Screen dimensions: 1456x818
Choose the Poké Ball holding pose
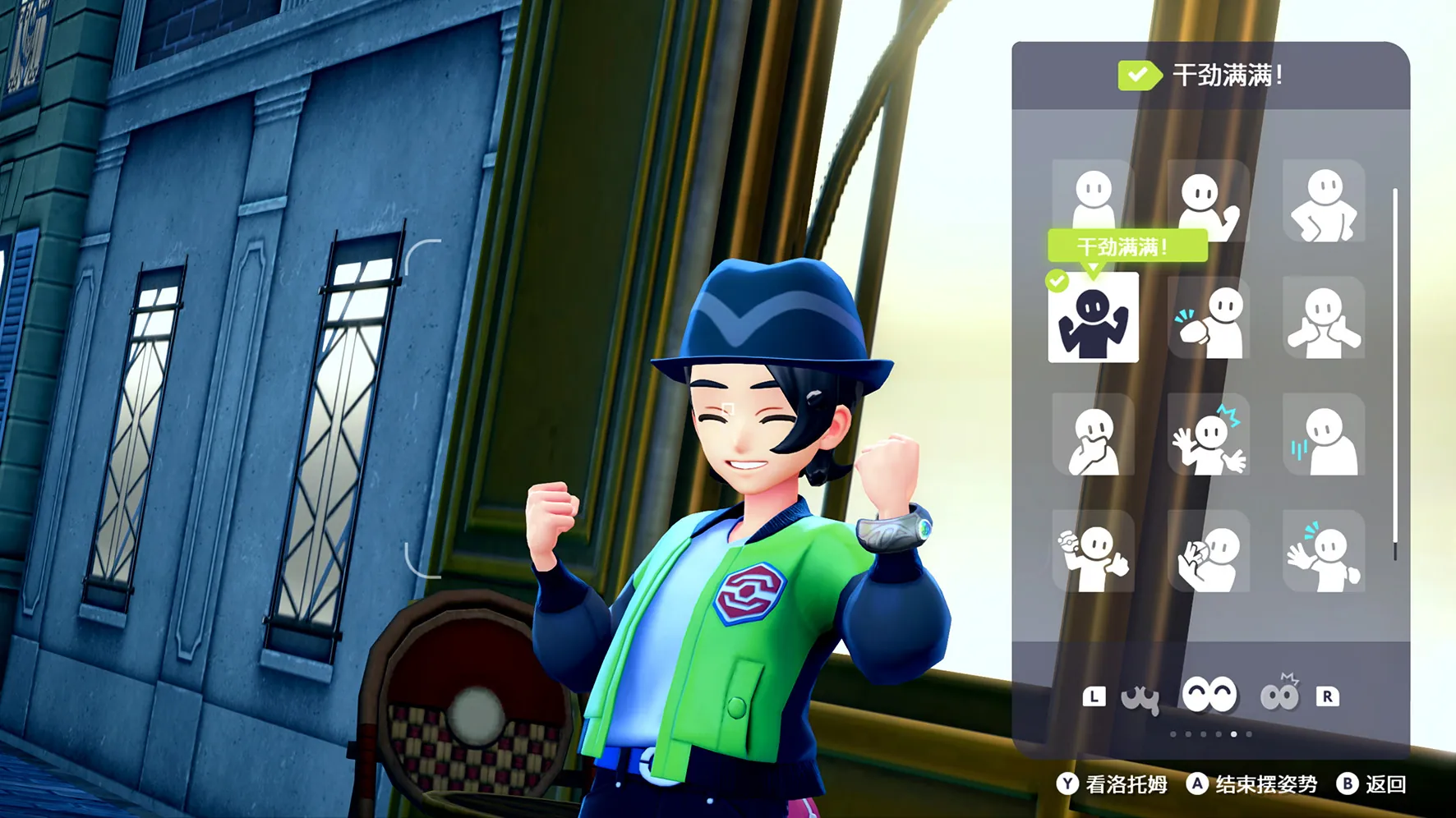1093,551
